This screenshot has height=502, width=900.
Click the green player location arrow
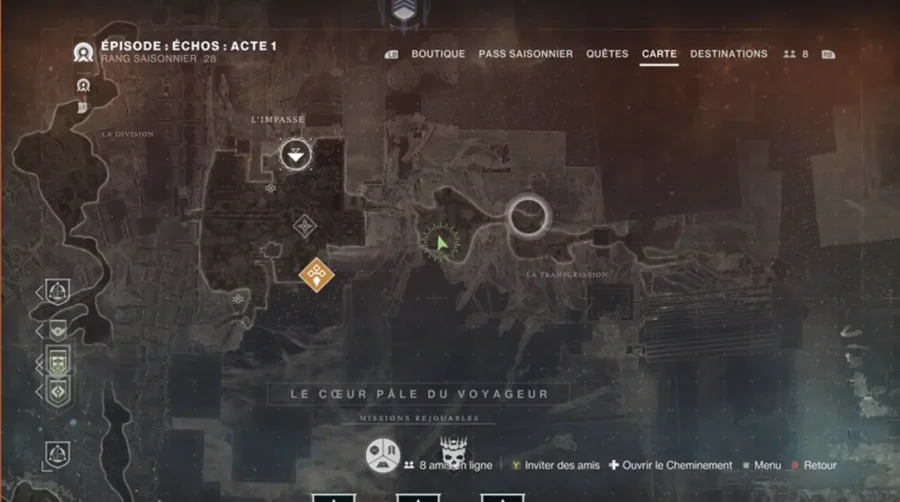coord(441,243)
